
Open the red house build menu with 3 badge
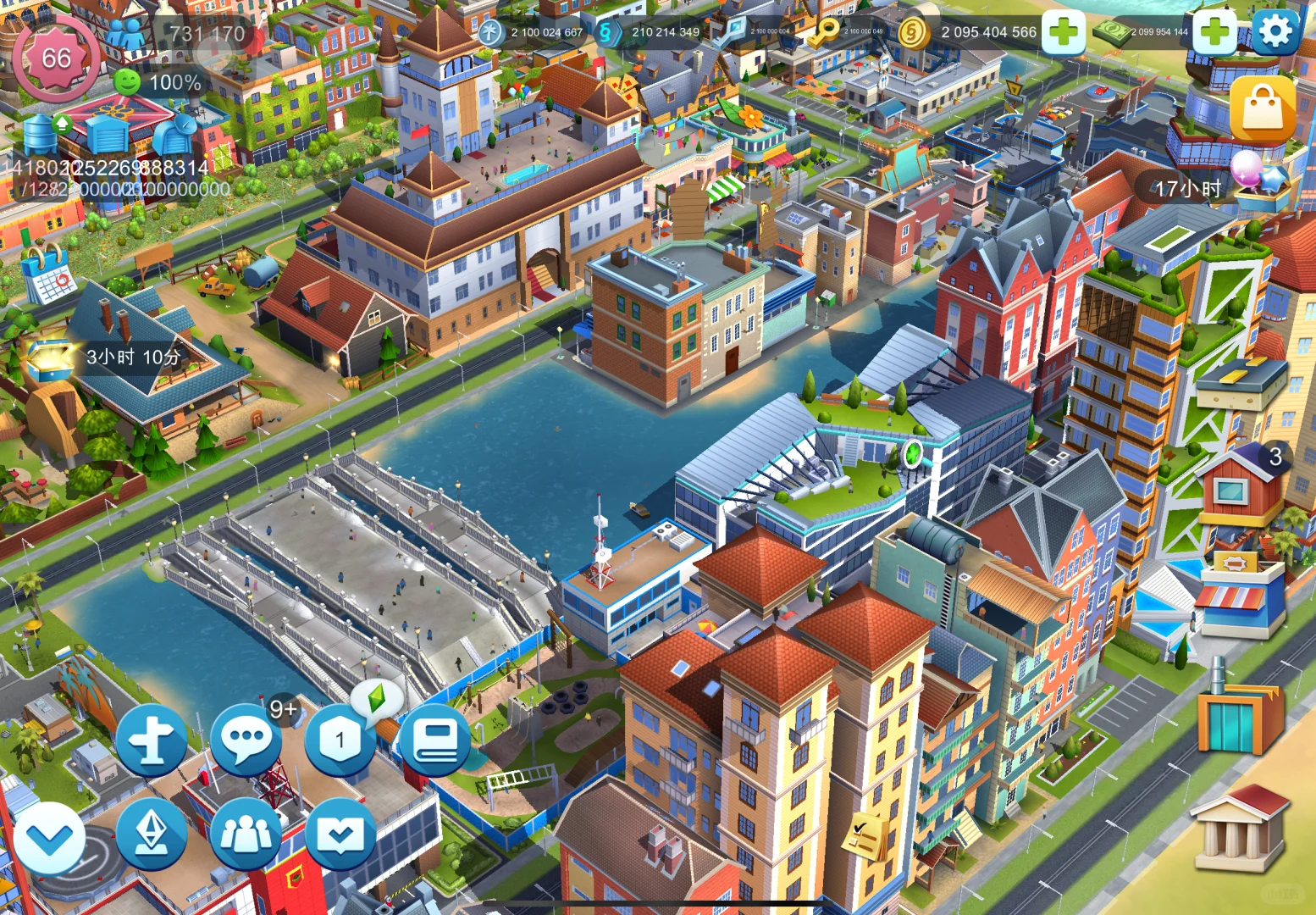point(1240,487)
